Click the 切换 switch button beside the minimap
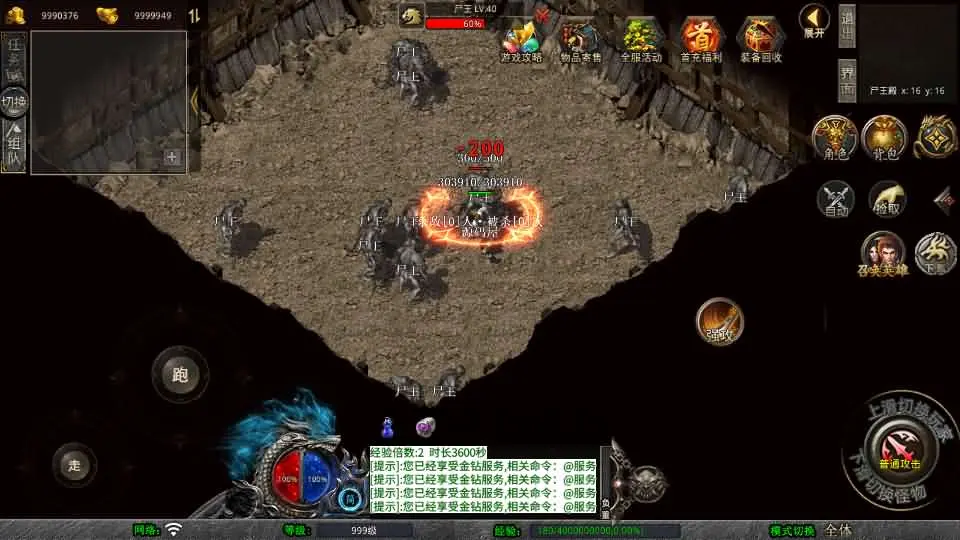960x540 pixels. coord(14,102)
